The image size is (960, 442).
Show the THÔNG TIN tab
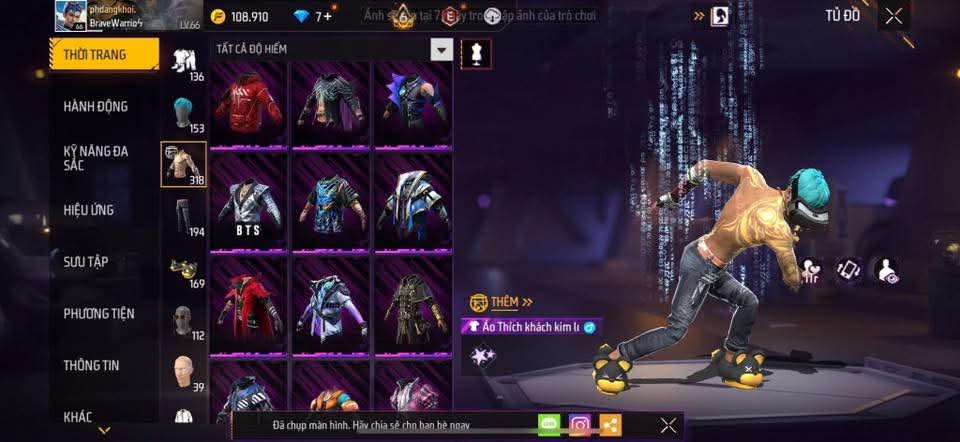[x=91, y=365]
